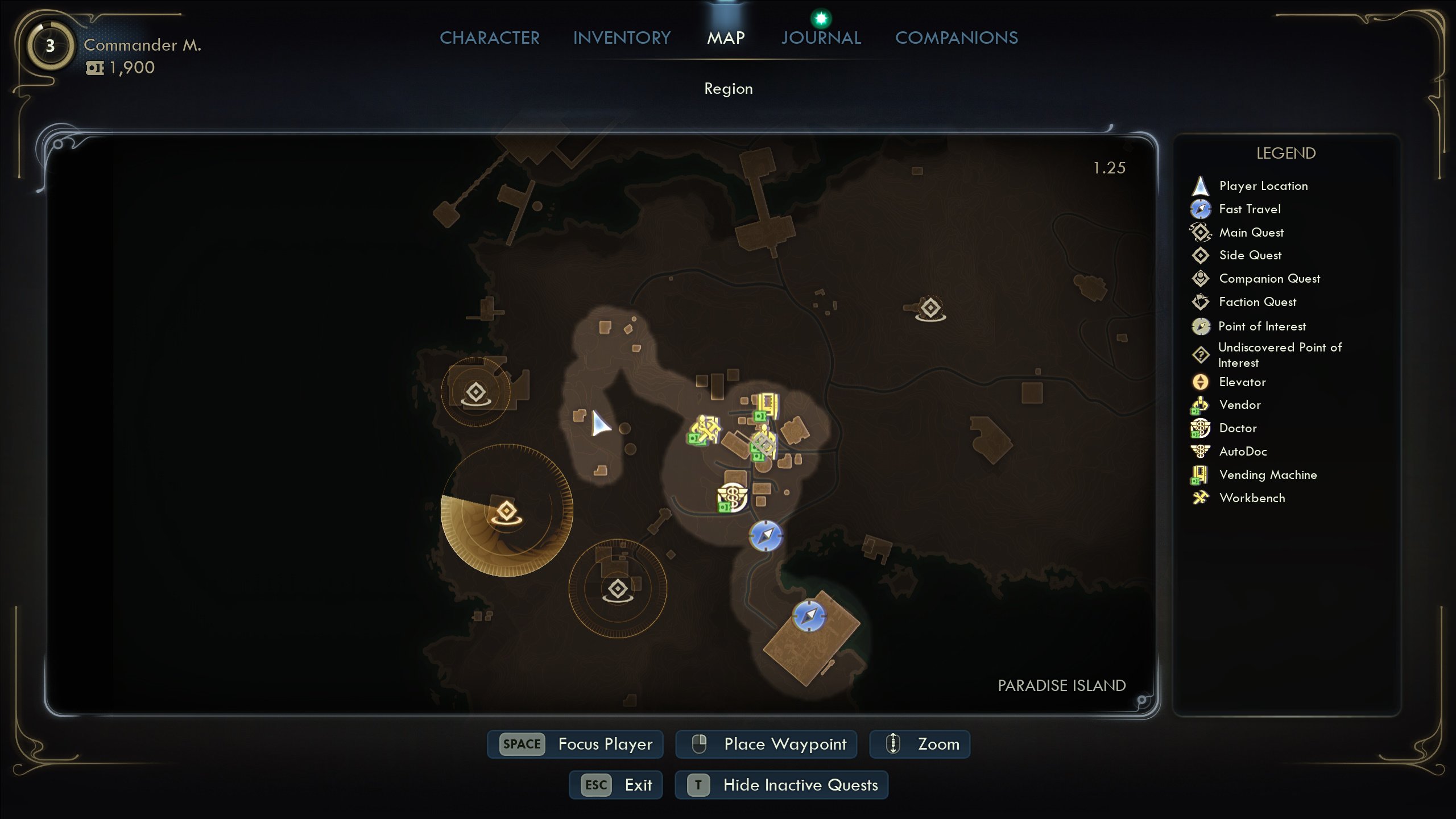Open the Inventory tab
This screenshot has width=1456, height=819.
point(622,38)
